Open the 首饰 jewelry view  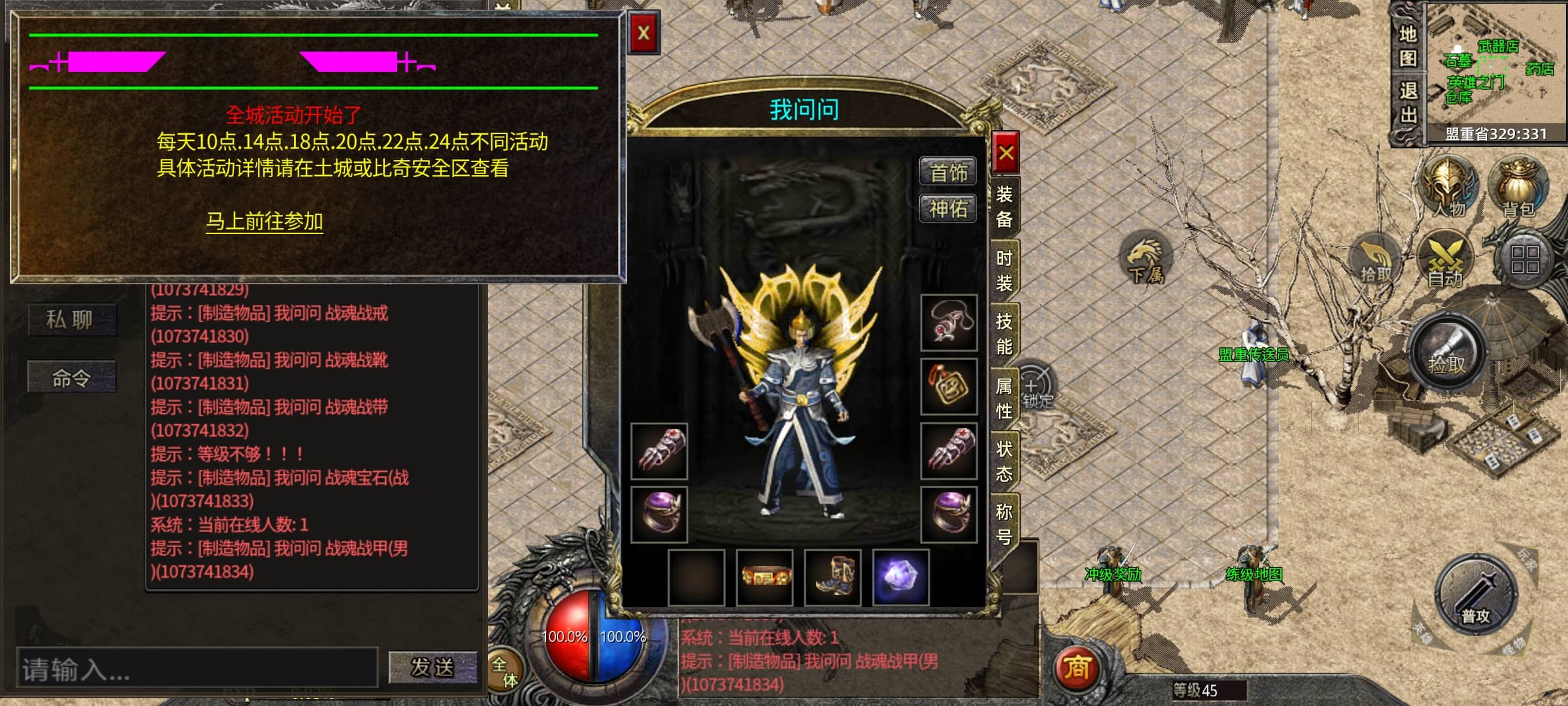click(948, 173)
